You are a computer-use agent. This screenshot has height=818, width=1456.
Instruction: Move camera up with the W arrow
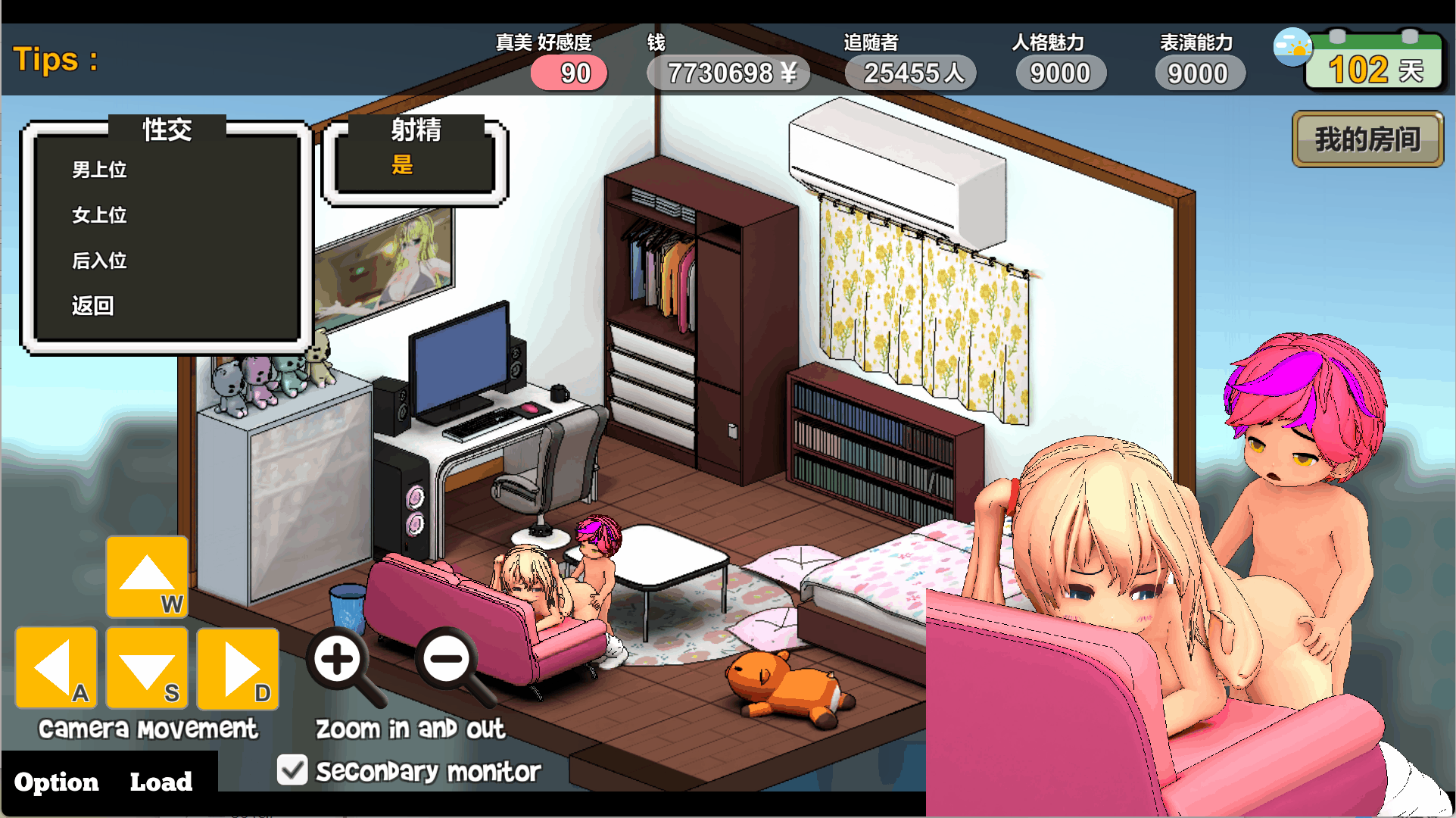[x=147, y=577]
